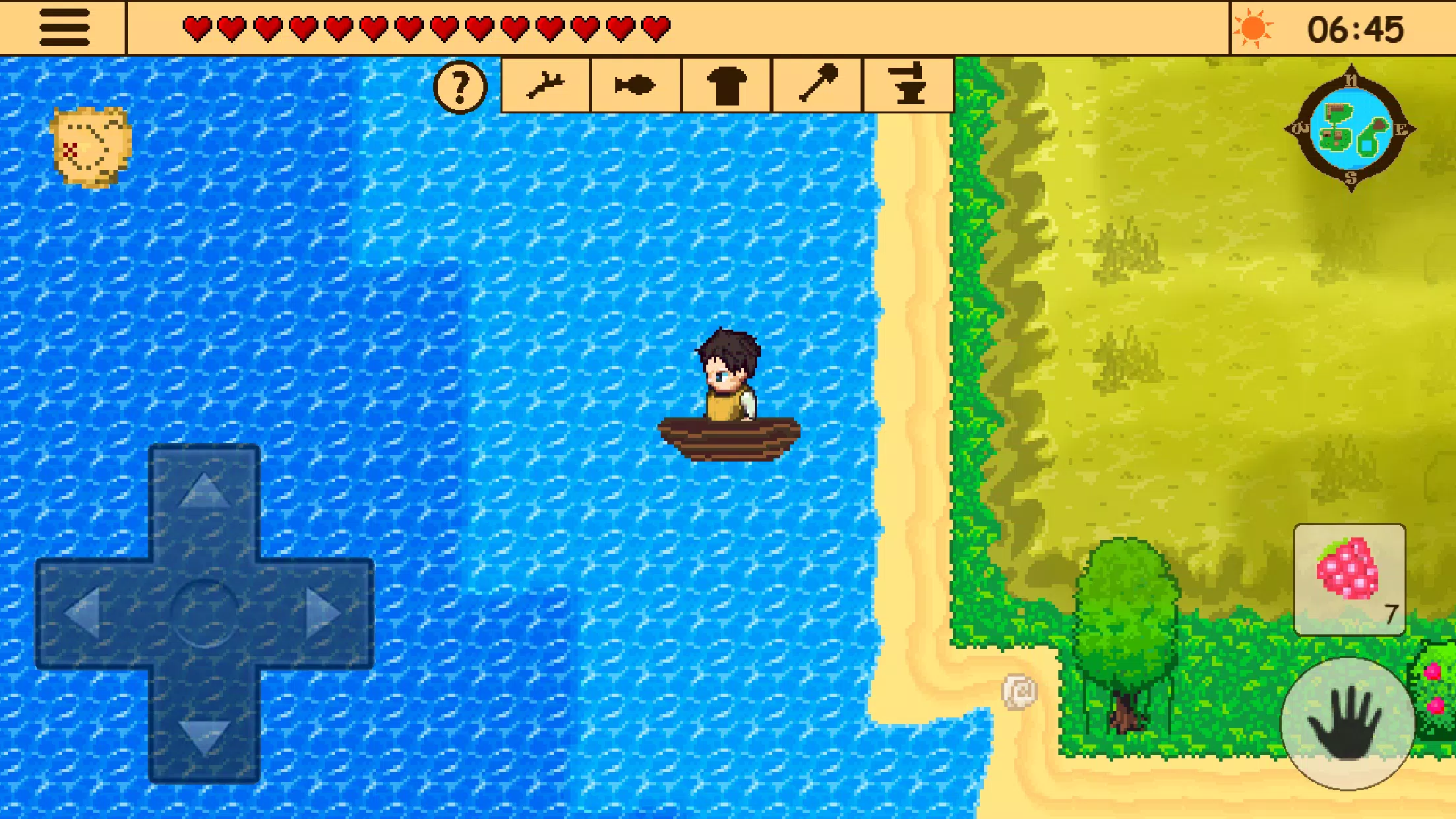Viewport: 1456px width, 819px height.
Task: Select the shovel tool icon
Action: (x=816, y=84)
